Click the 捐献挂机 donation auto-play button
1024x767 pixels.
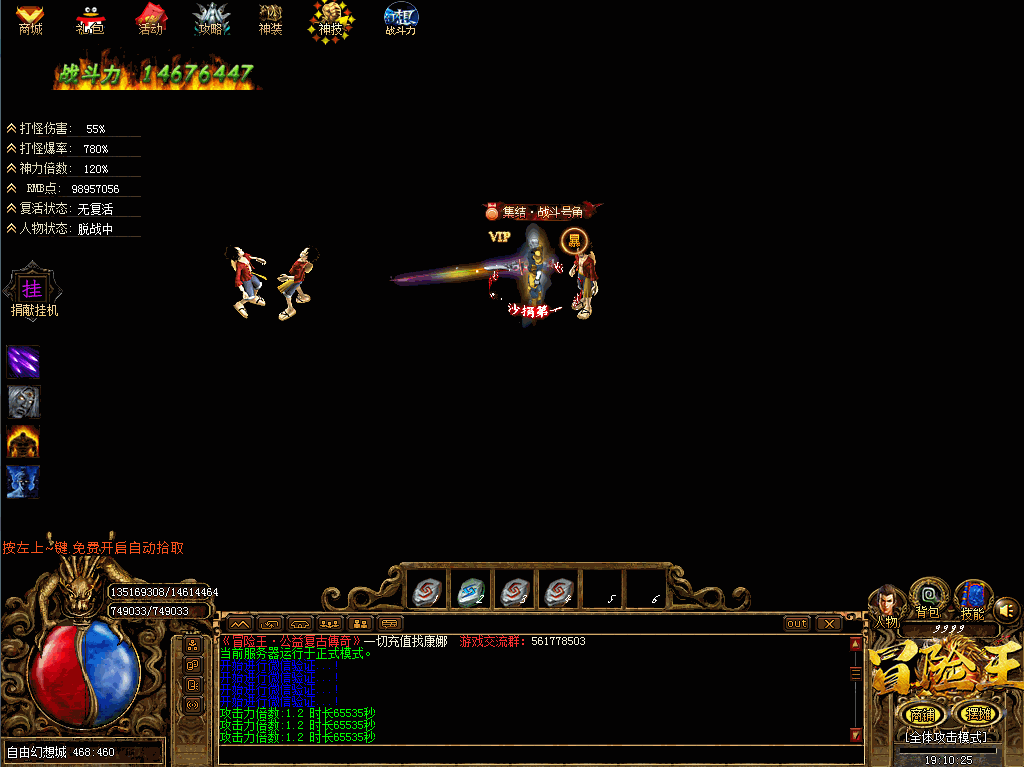pyautogui.click(x=33, y=289)
